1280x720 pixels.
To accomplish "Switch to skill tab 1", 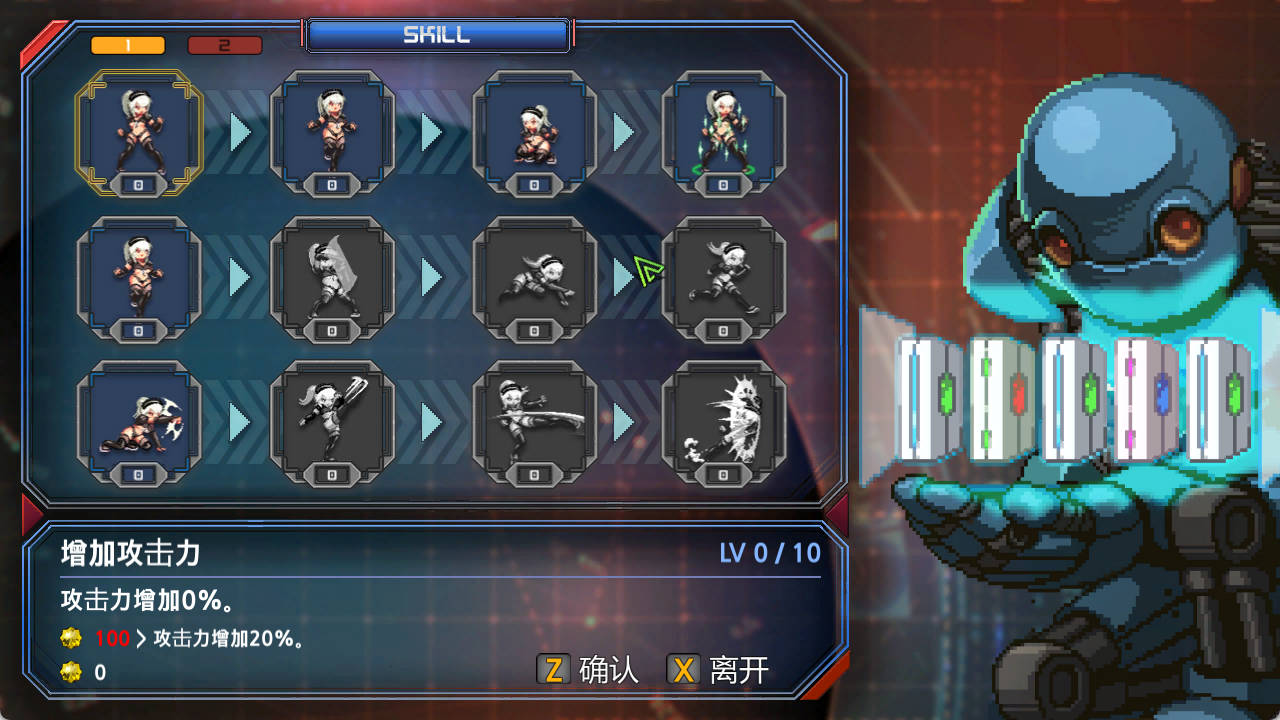I will 127,45.
